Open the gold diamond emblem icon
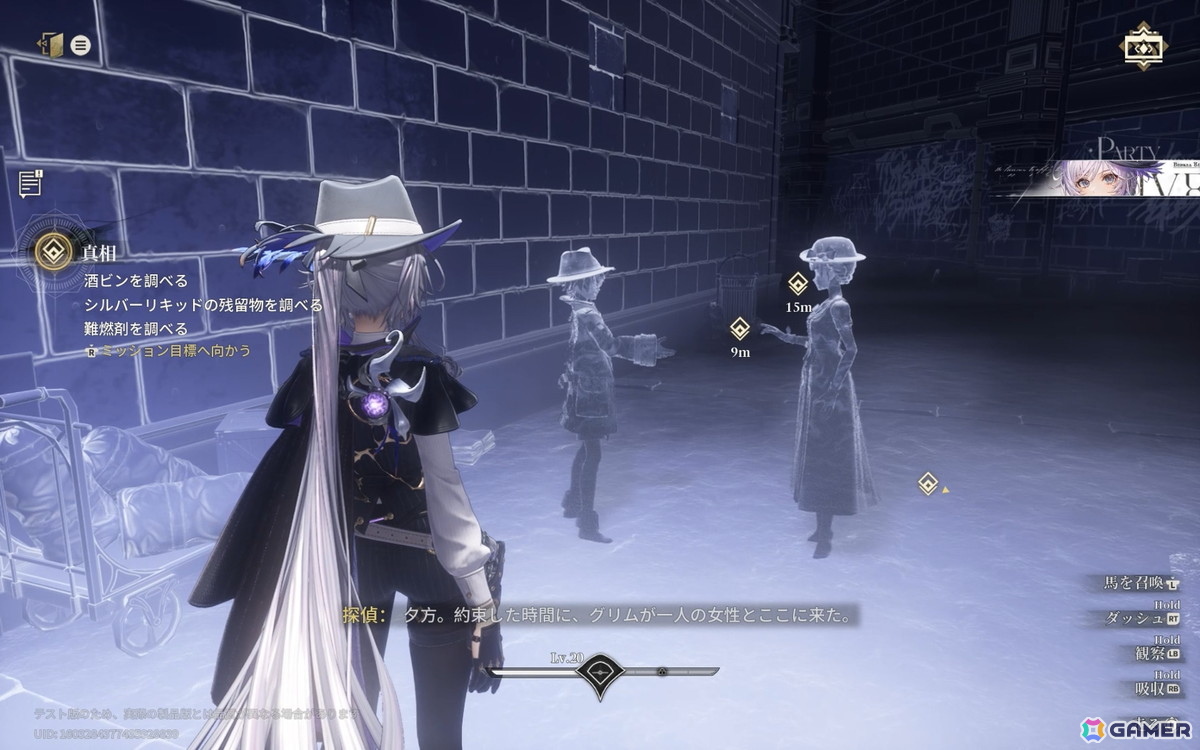 pos(1140,46)
